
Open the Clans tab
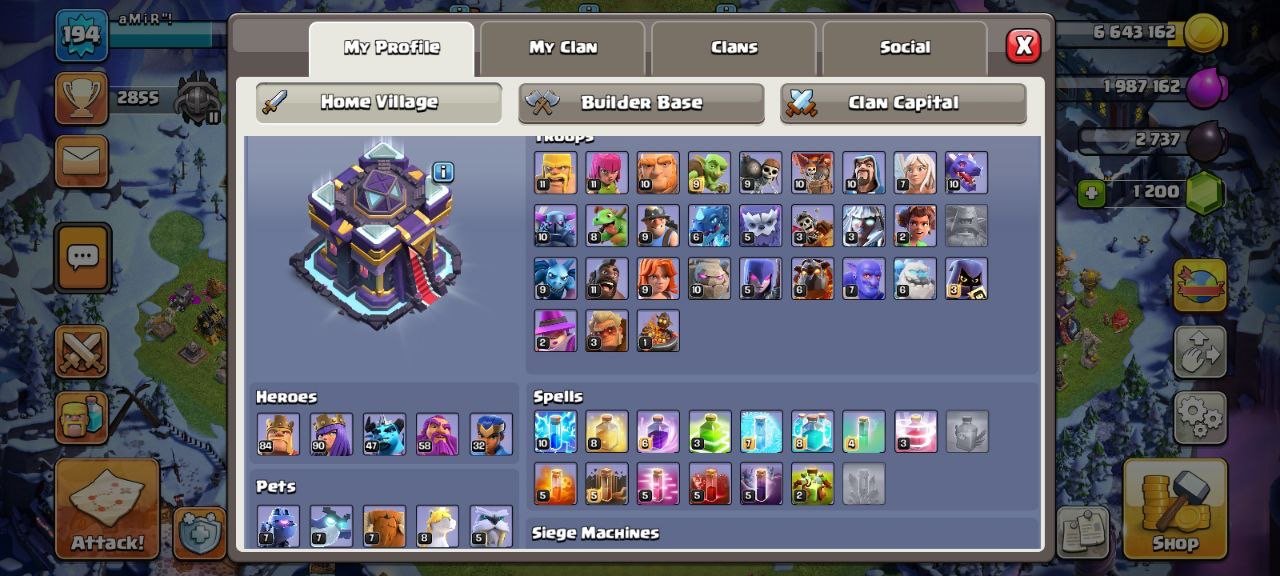click(x=734, y=48)
